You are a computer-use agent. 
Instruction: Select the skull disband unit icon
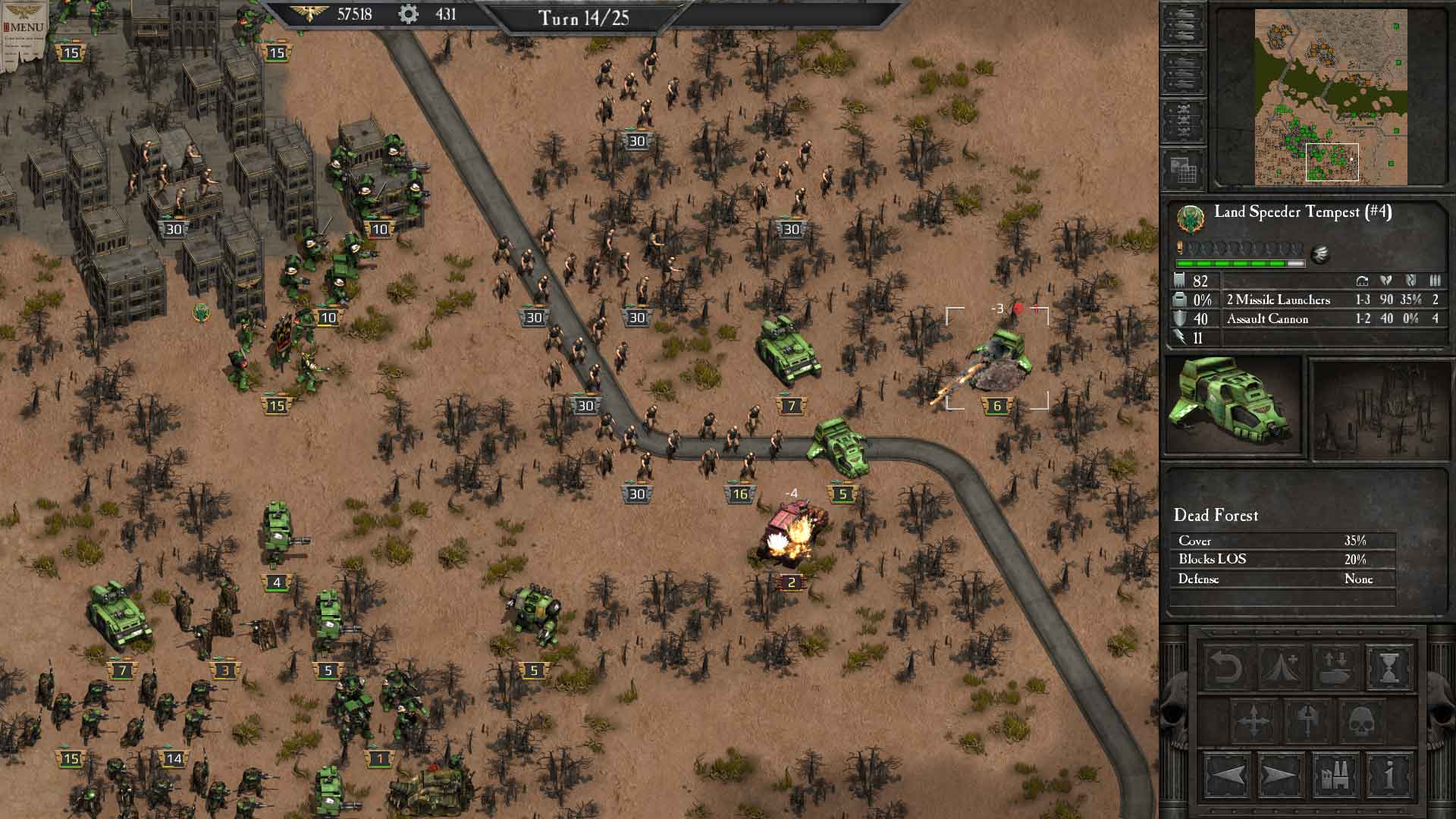(1361, 720)
